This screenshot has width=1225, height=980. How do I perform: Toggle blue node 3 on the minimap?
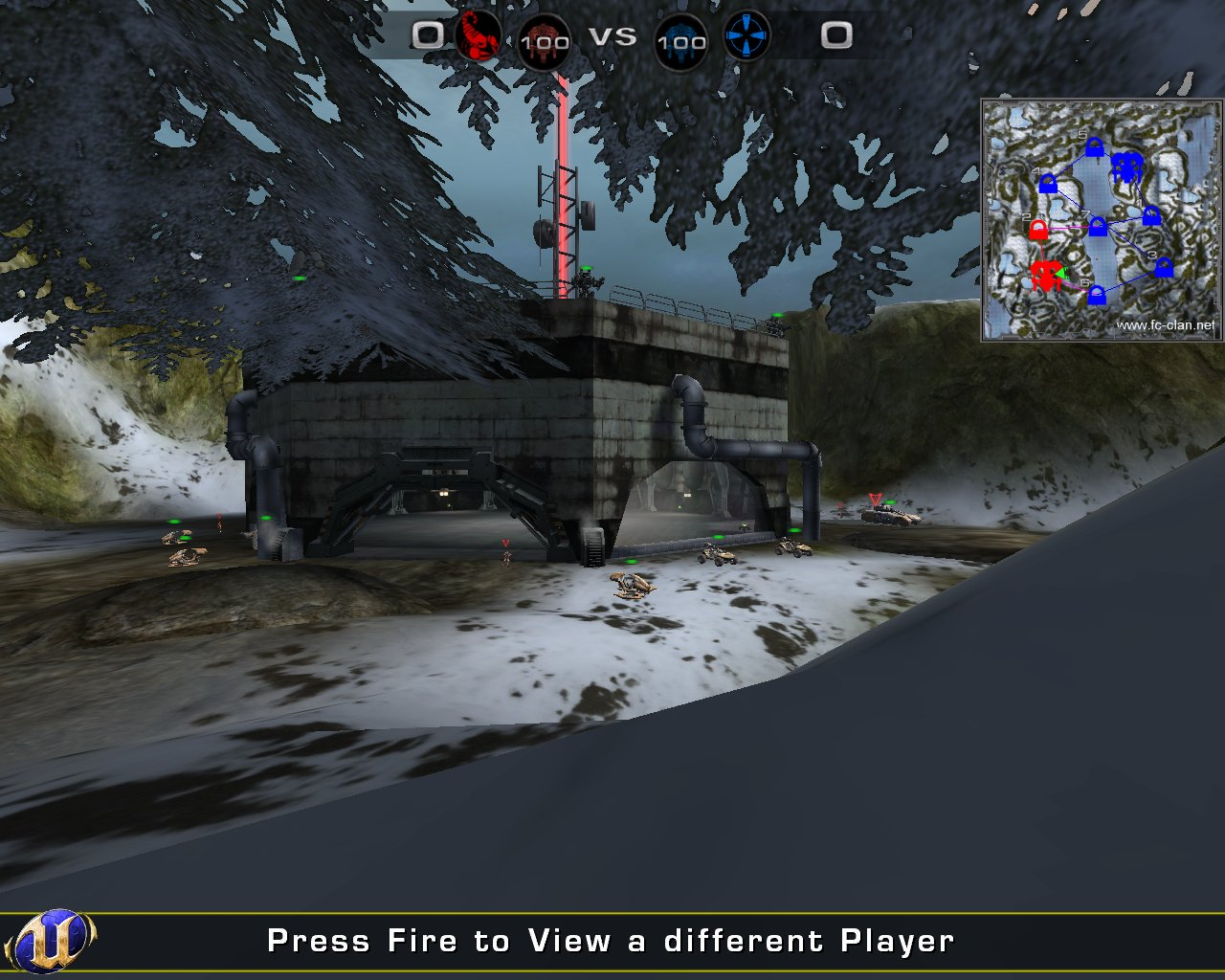pos(1164,268)
